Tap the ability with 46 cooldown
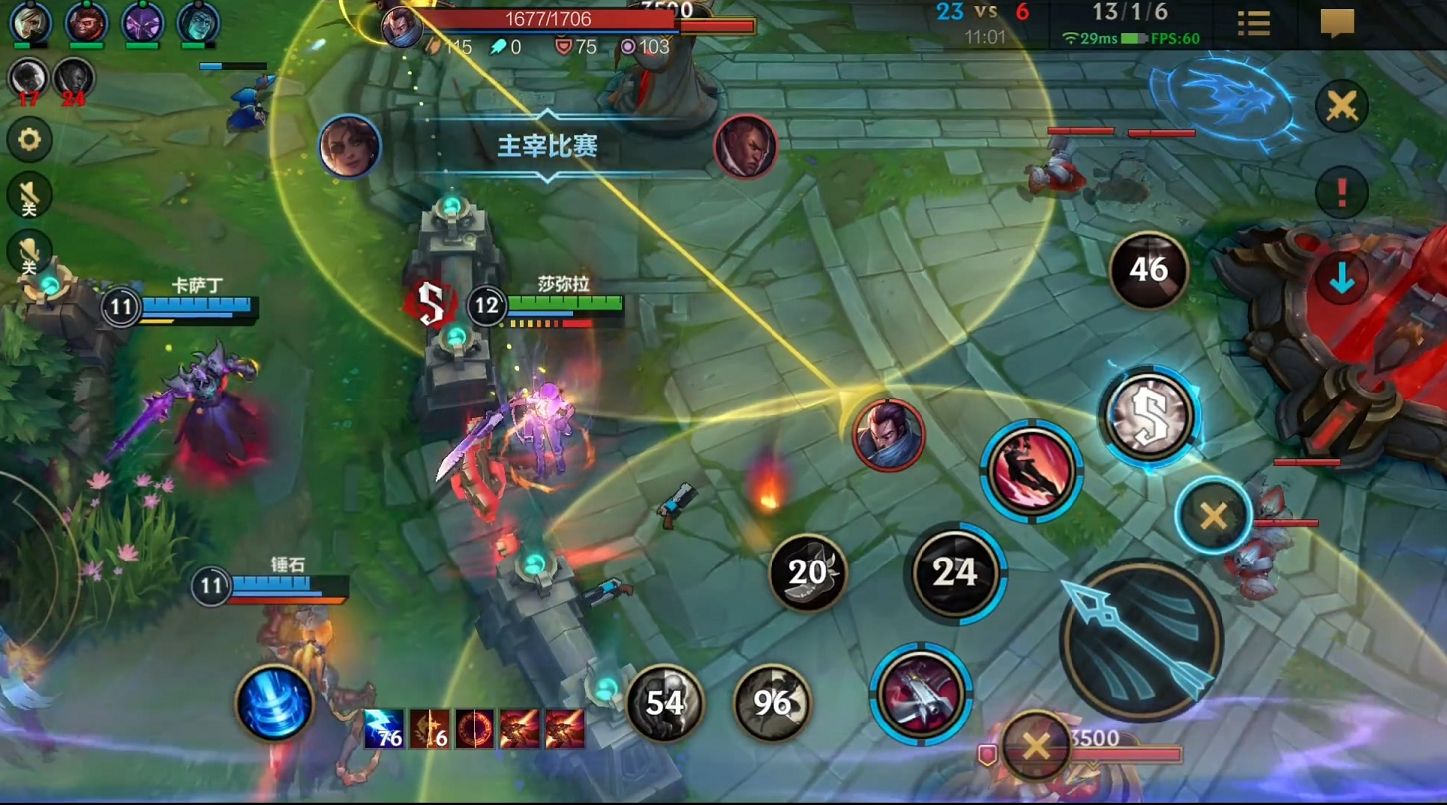This screenshot has width=1447, height=805. point(1148,270)
